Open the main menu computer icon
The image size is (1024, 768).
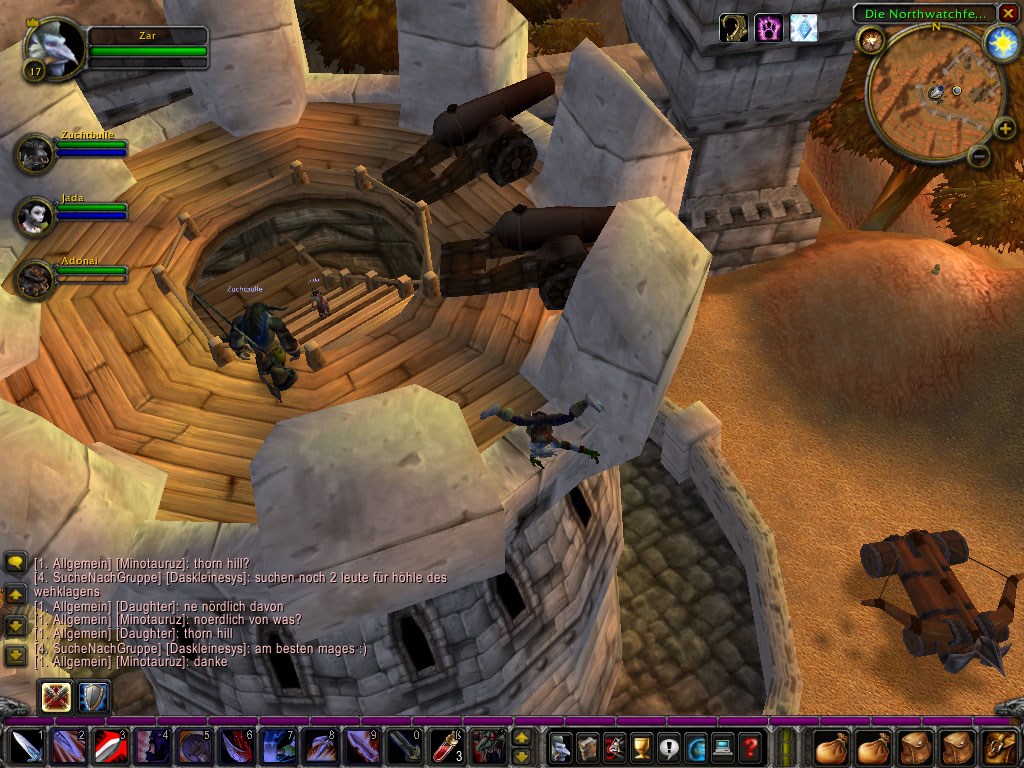point(722,746)
